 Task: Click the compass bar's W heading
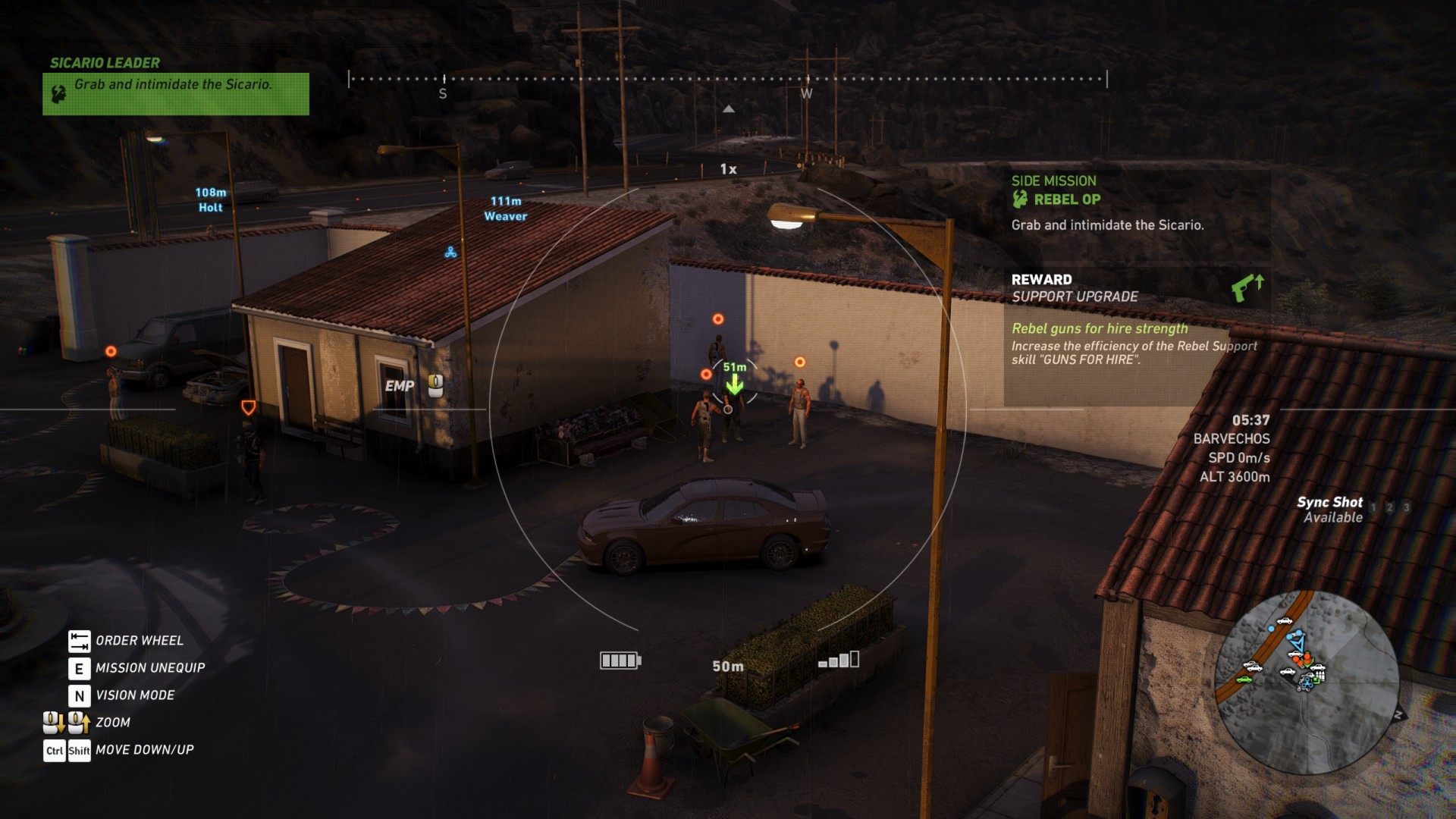pos(806,93)
